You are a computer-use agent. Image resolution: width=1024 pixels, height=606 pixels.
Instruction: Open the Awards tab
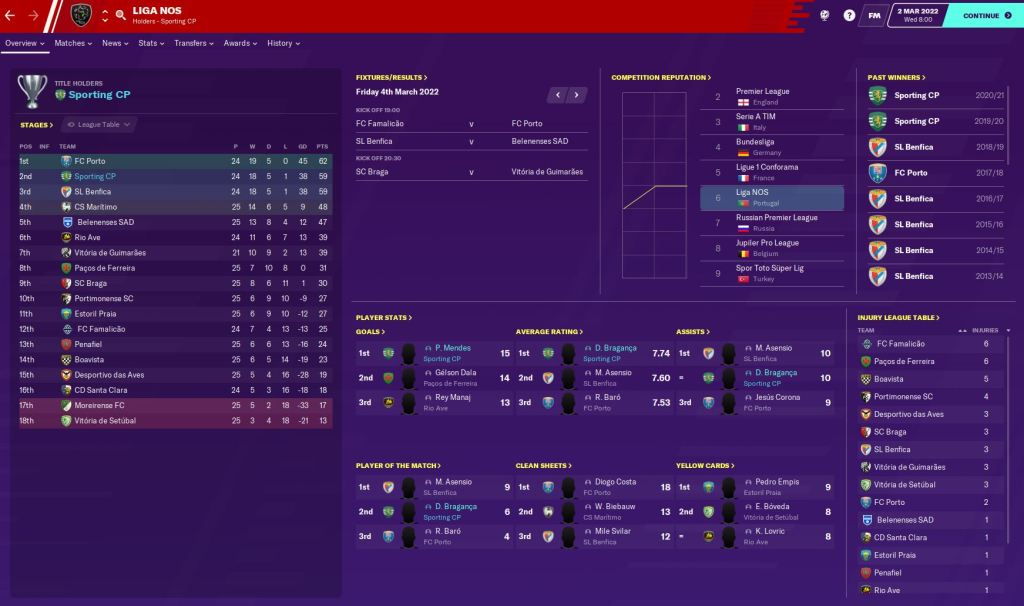tap(240, 44)
